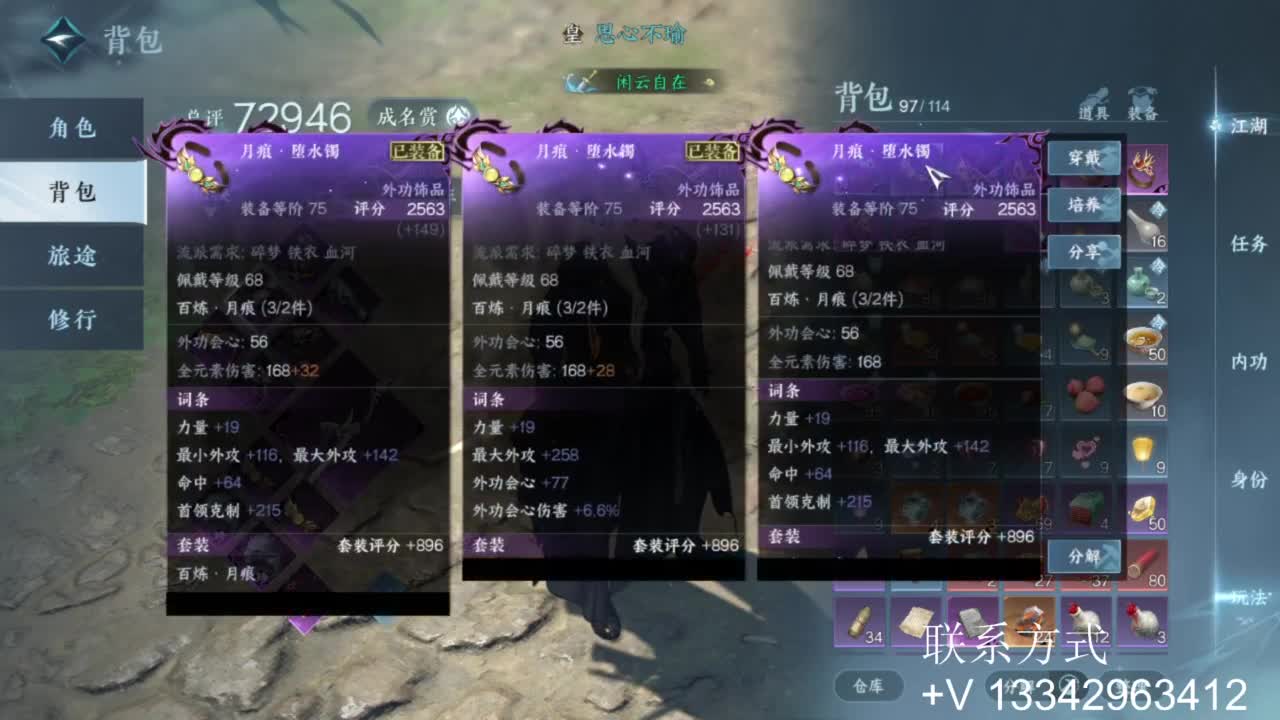1280x720 pixels.
Task: Click the lantern item showing 9
Action: (x=1146, y=452)
